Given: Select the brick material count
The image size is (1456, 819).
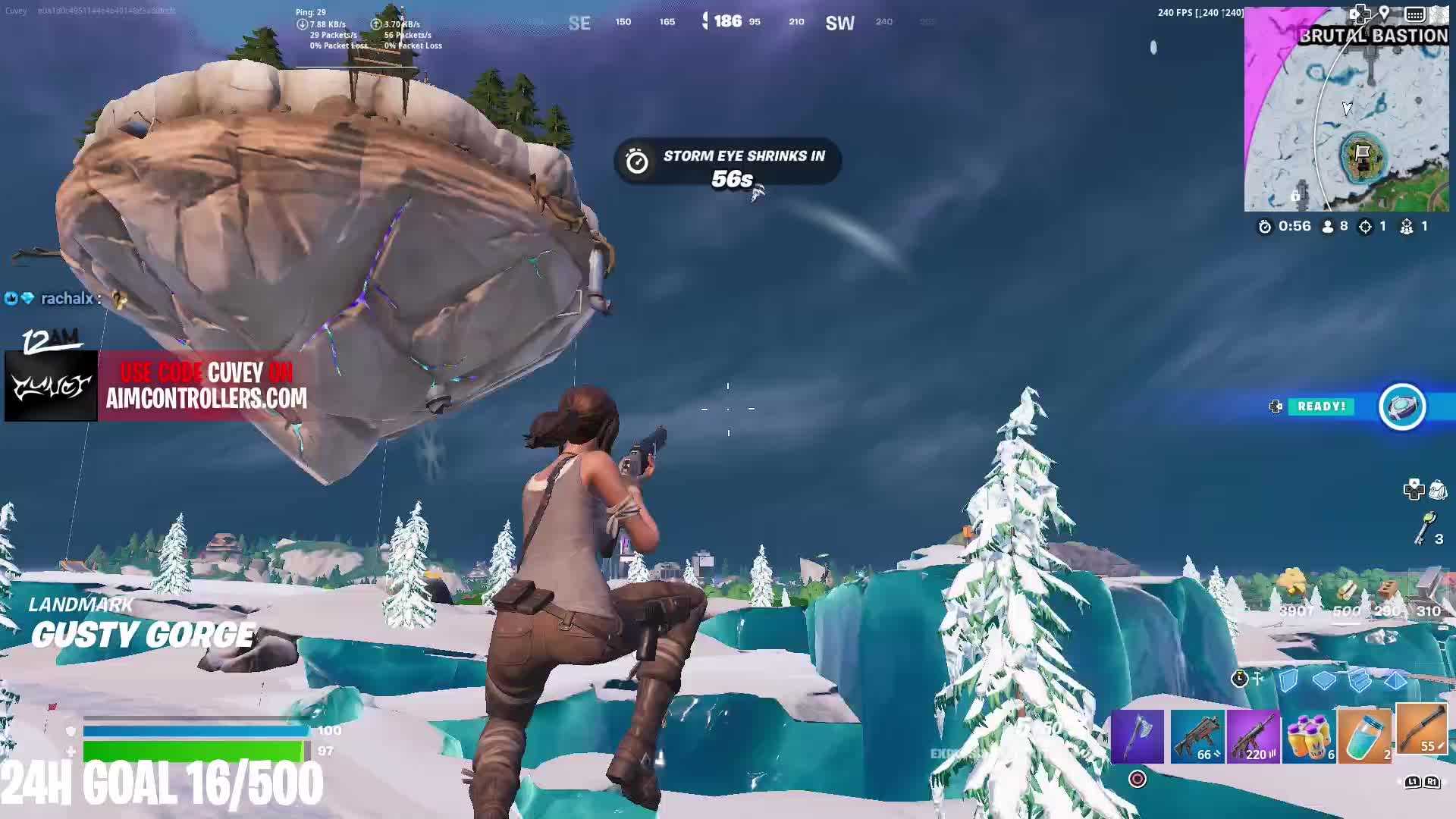Looking at the screenshot, I should tap(1387, 610).
